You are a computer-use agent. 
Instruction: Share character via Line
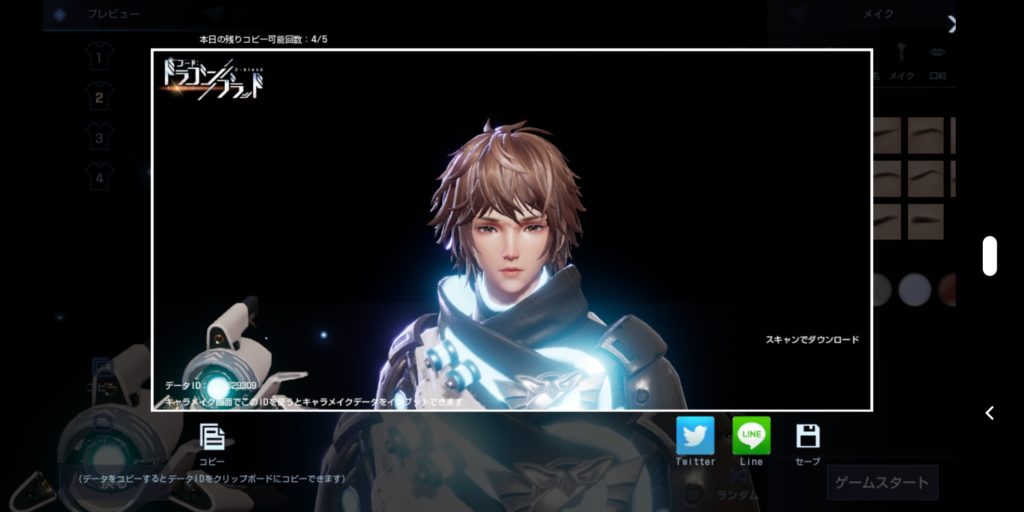[x=751, y=436]
